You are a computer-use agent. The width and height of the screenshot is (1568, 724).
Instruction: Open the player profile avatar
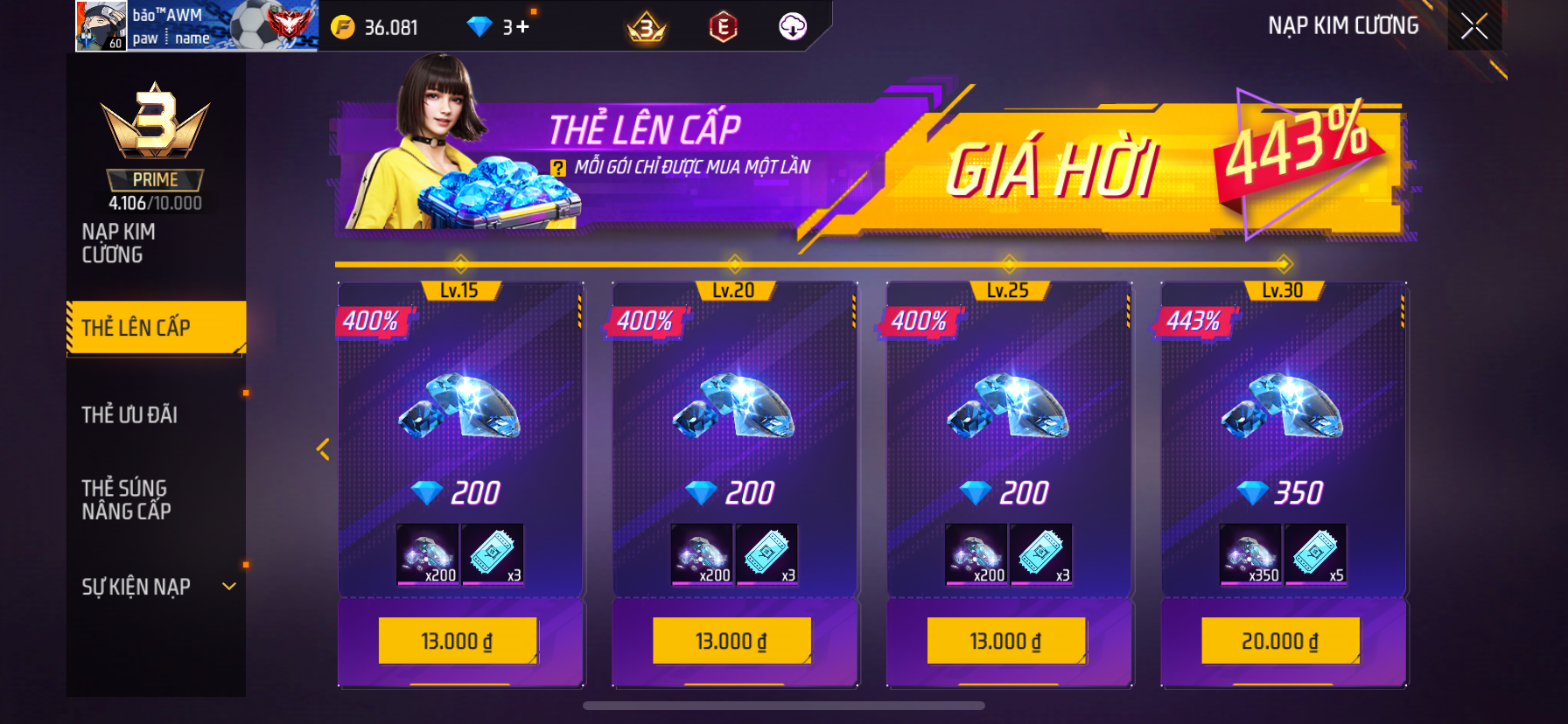tap(101, 26)
